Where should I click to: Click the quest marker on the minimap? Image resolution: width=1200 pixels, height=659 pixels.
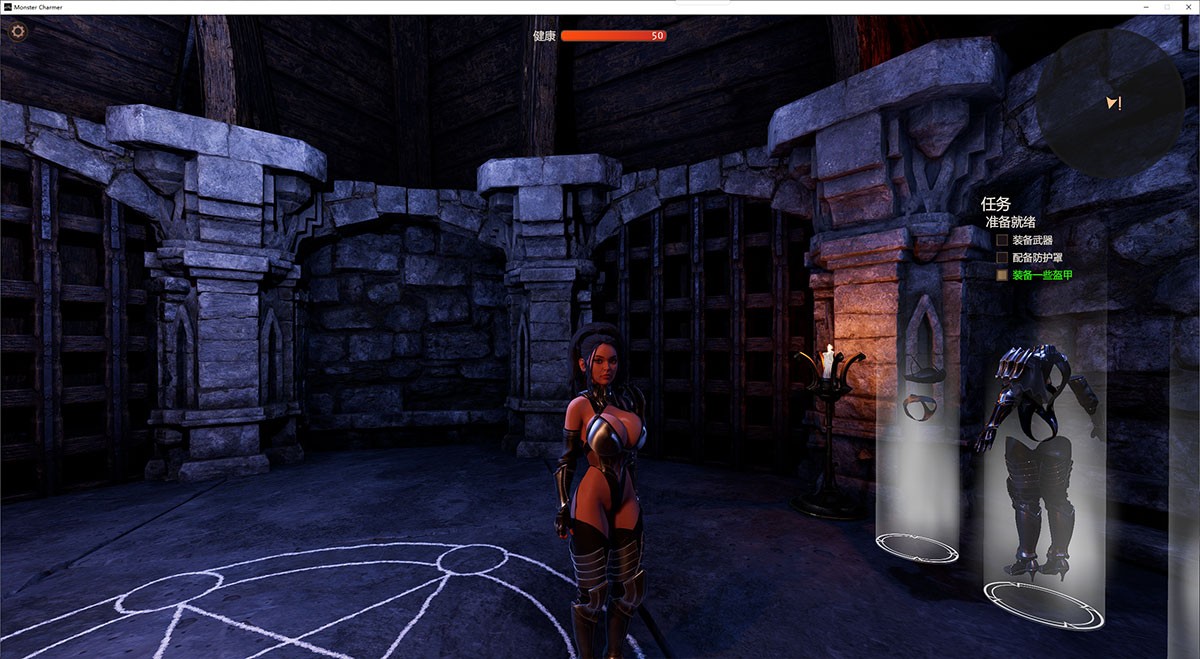pyautogui.click(x=1114, y=103)
